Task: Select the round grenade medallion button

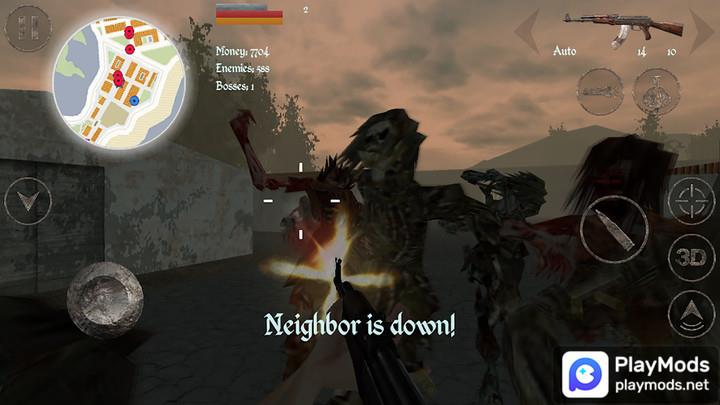Action: (657, 91)
